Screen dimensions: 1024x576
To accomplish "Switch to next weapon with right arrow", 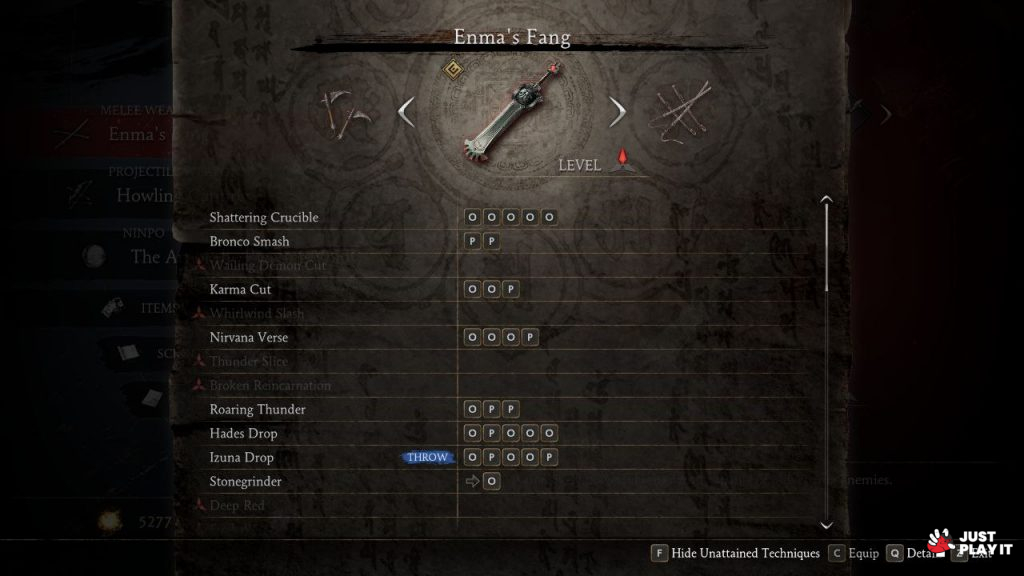I will 618,112.
